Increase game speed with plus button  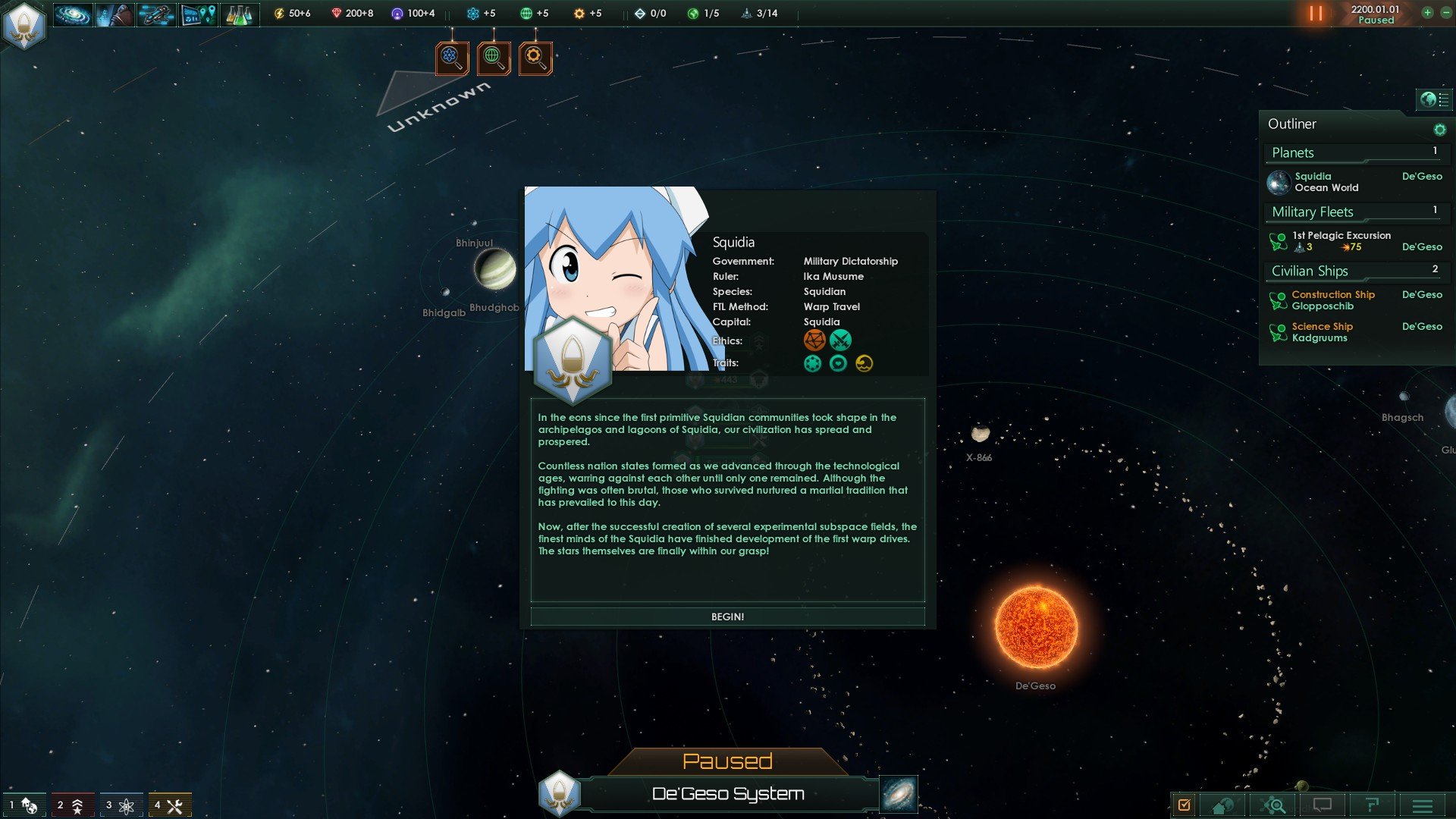pos(1427,13)
